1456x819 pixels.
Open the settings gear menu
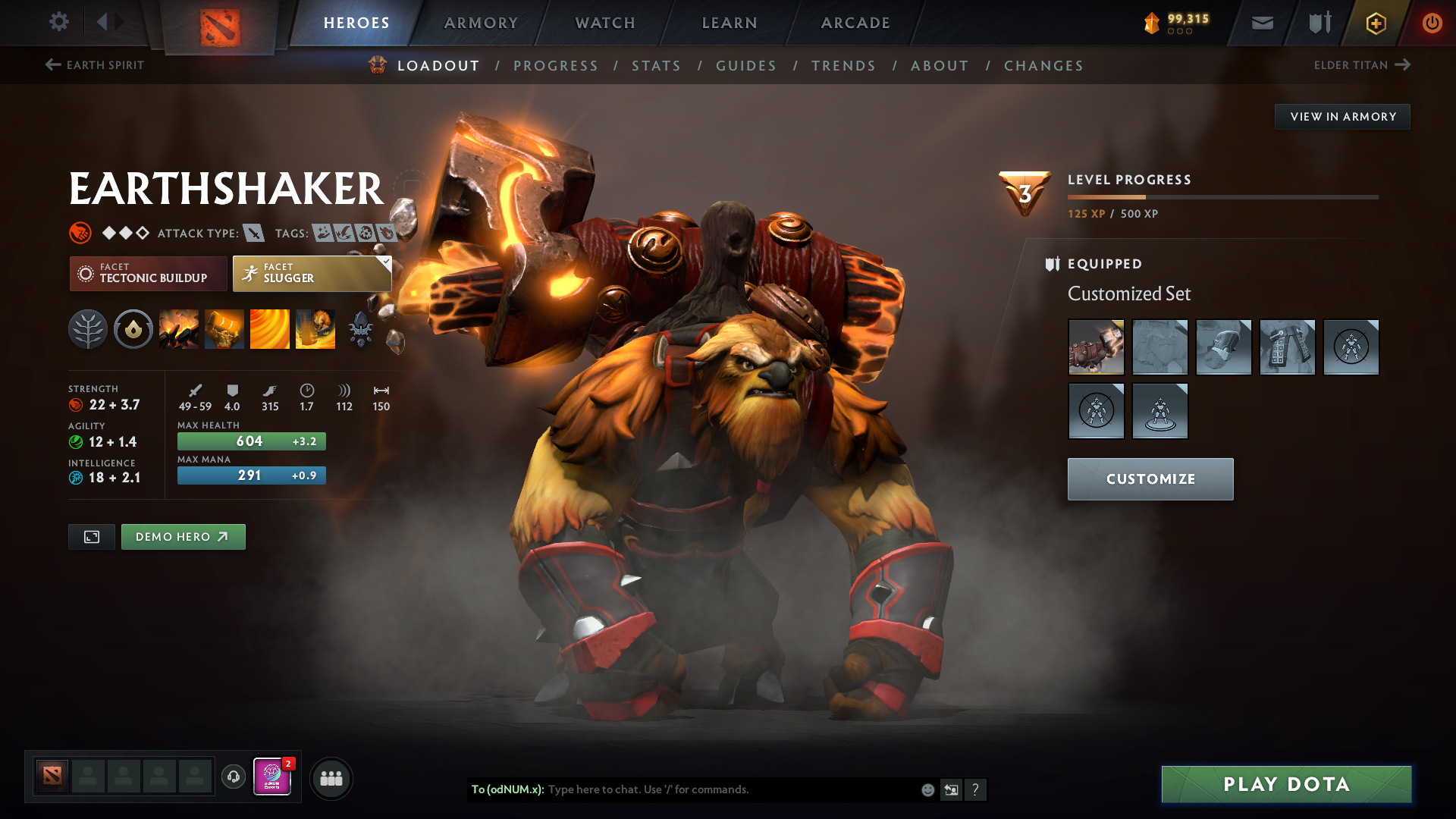coord(59,22)
